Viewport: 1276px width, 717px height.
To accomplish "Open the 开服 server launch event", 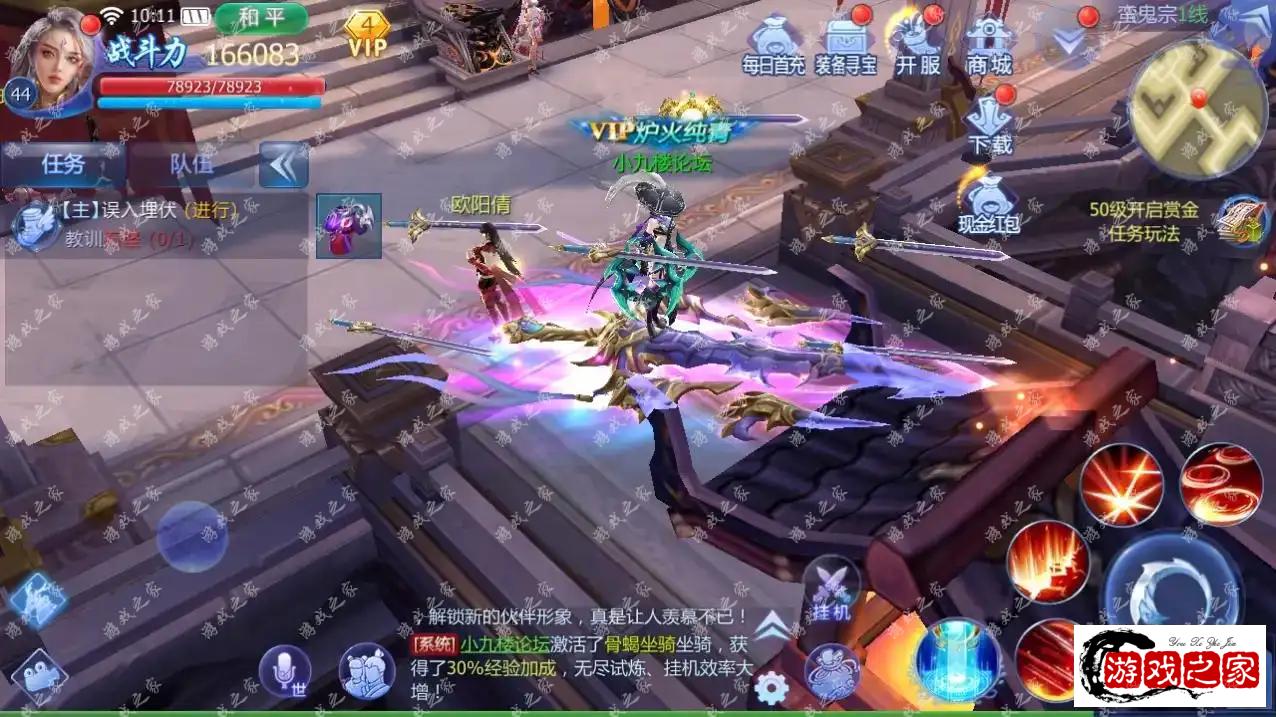I will 917,45.
